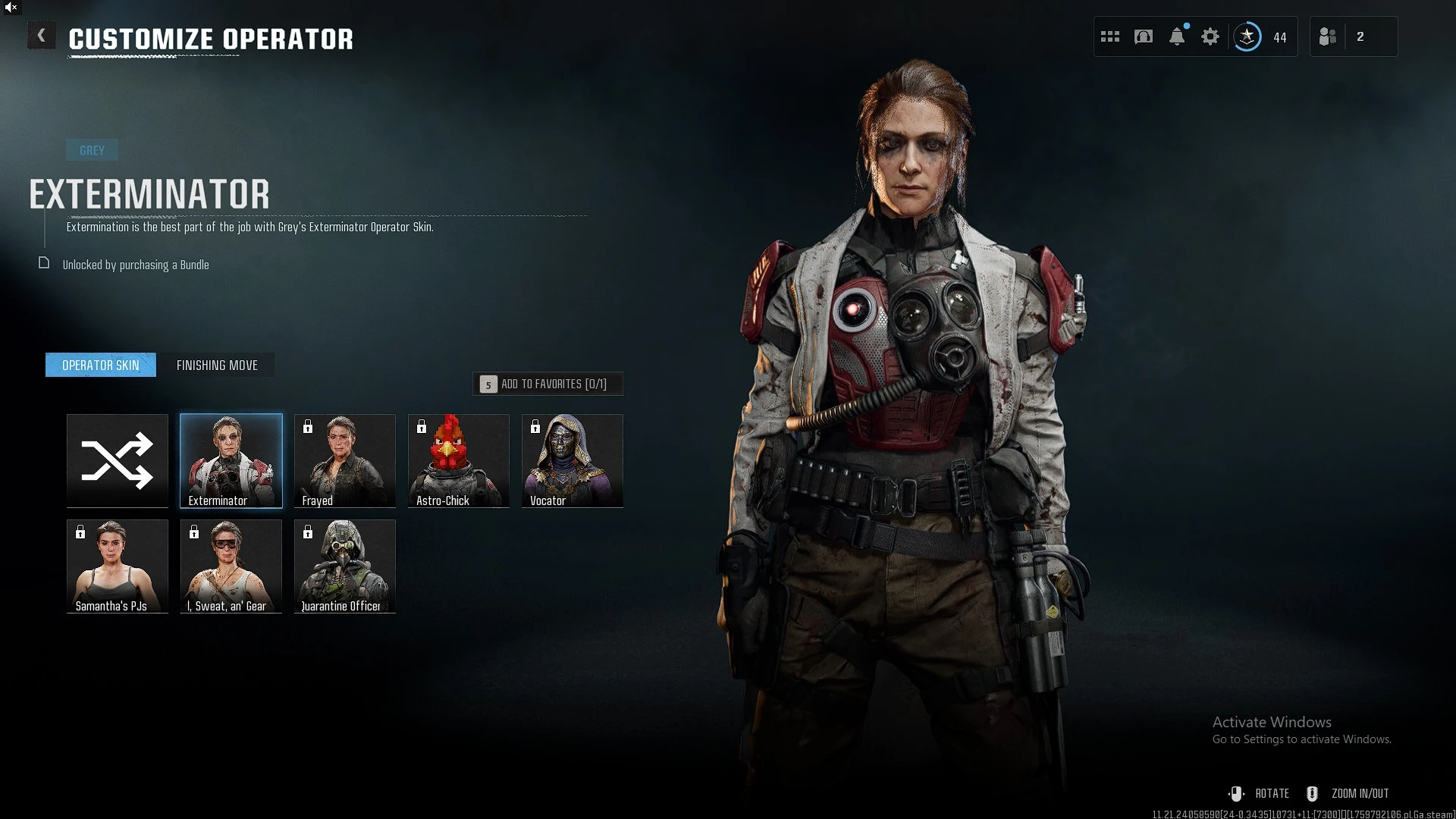Choose the shuffle random skin tile

coord(118,460)
